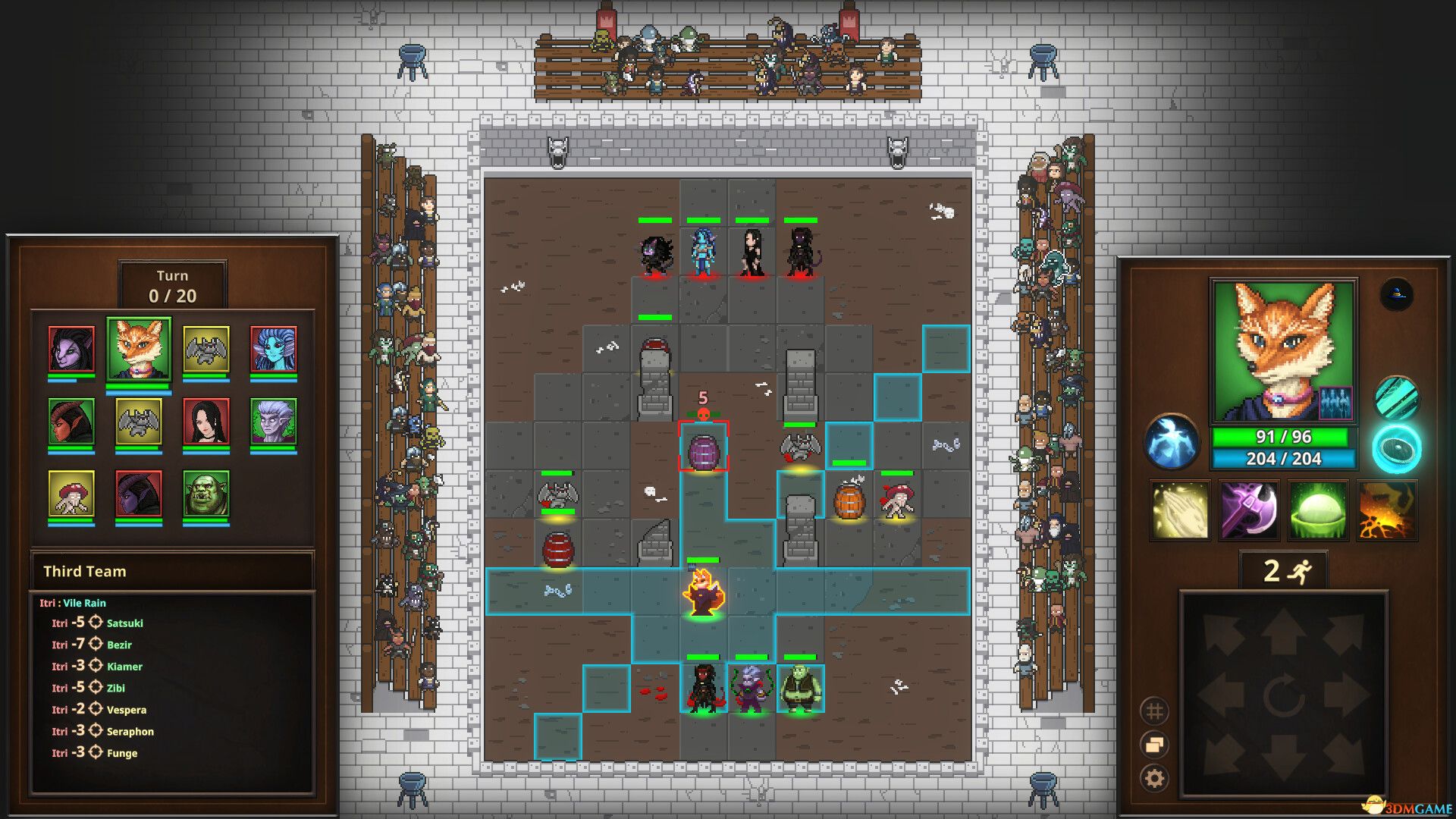
Task: Select the green orc portrait
Action: click(x=206, y=494)
